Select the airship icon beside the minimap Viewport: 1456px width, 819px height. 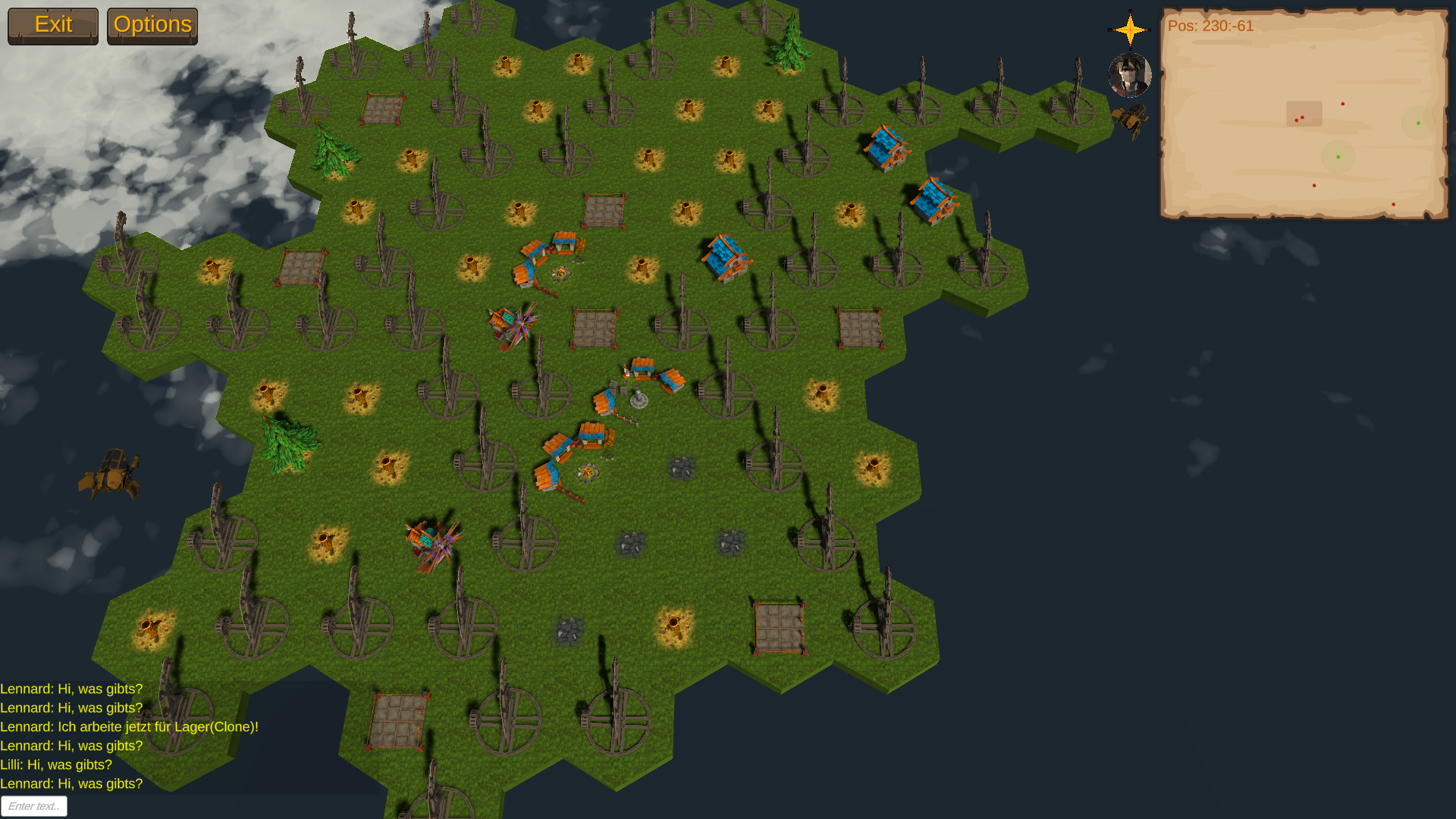pyautogui.click(x=1130, y=121)
